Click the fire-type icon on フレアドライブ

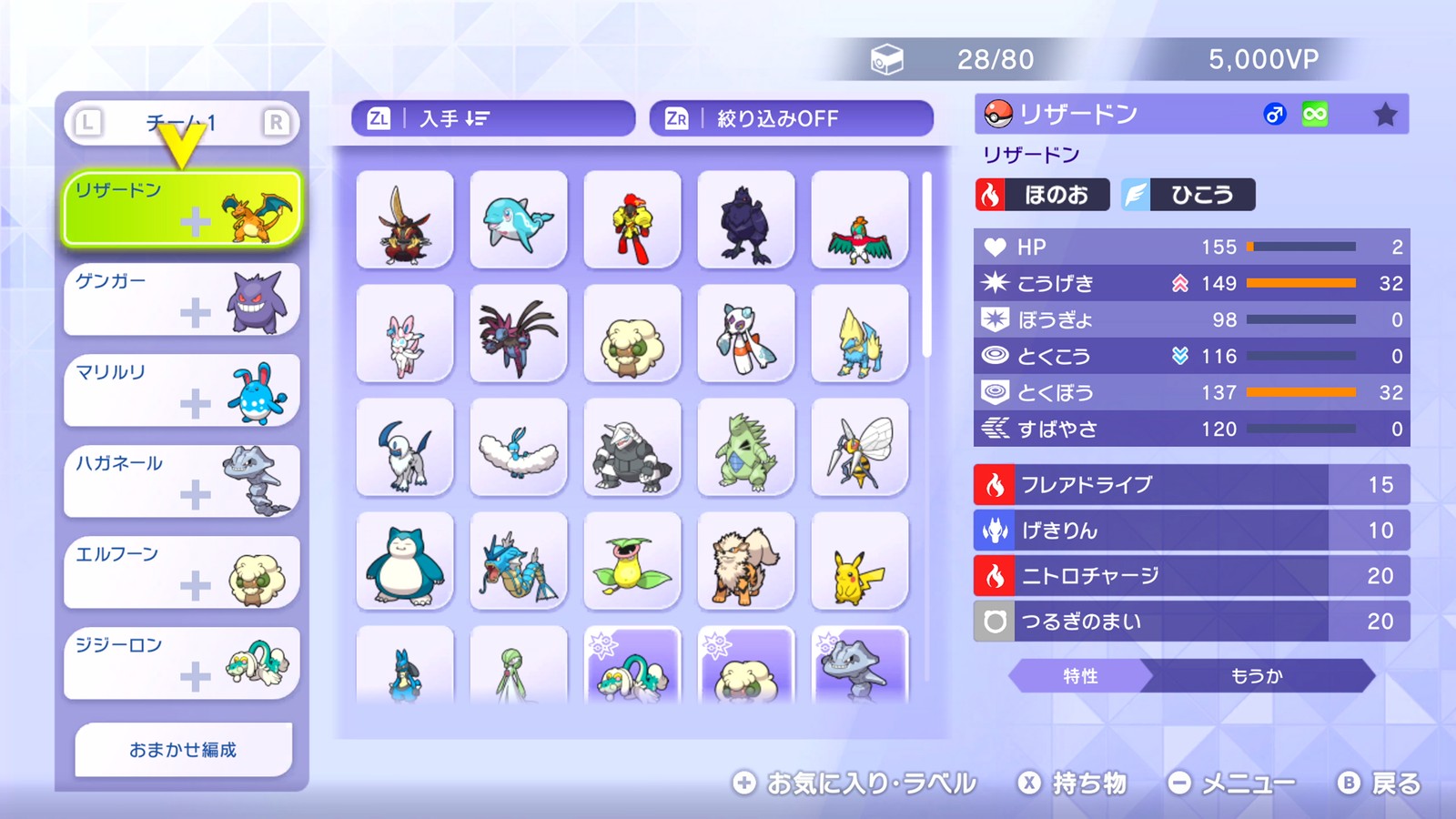[994, 484]
